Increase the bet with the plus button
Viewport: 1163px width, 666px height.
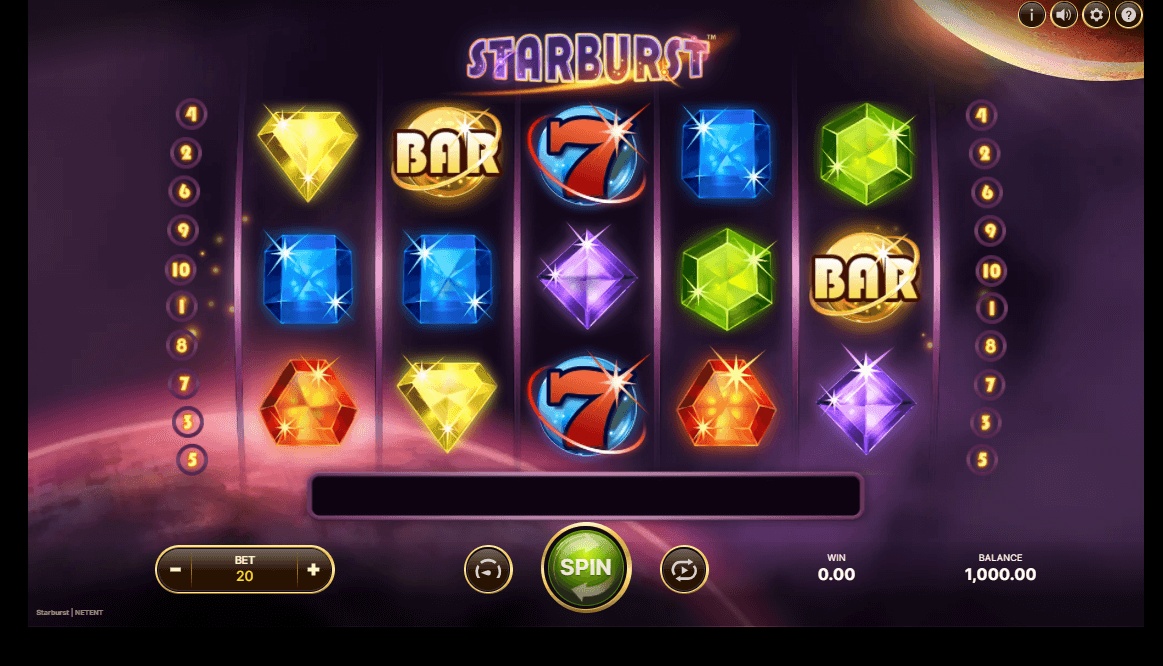[x=313, y=570]
